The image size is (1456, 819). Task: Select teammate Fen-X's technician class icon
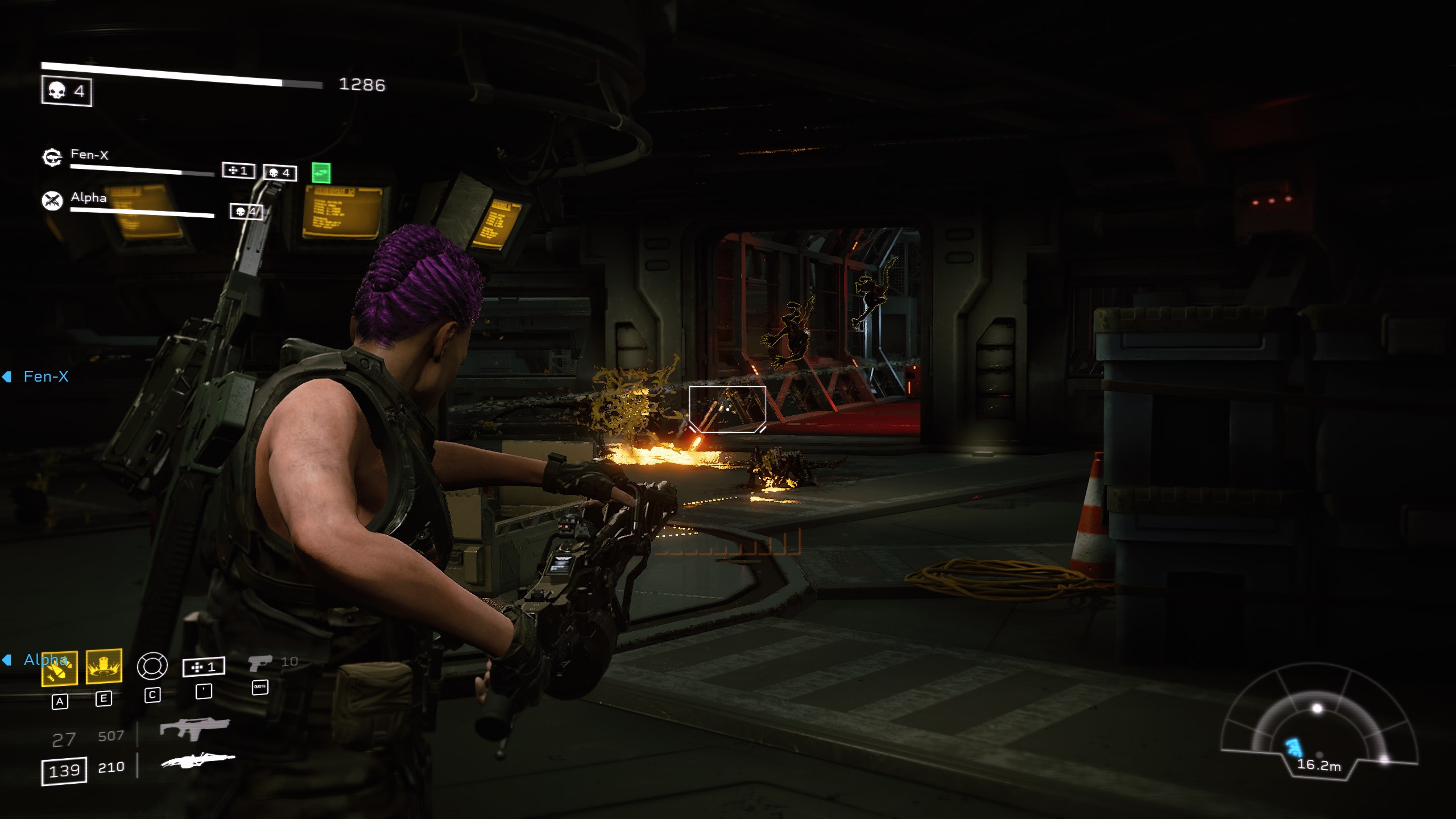coord(52,157)
